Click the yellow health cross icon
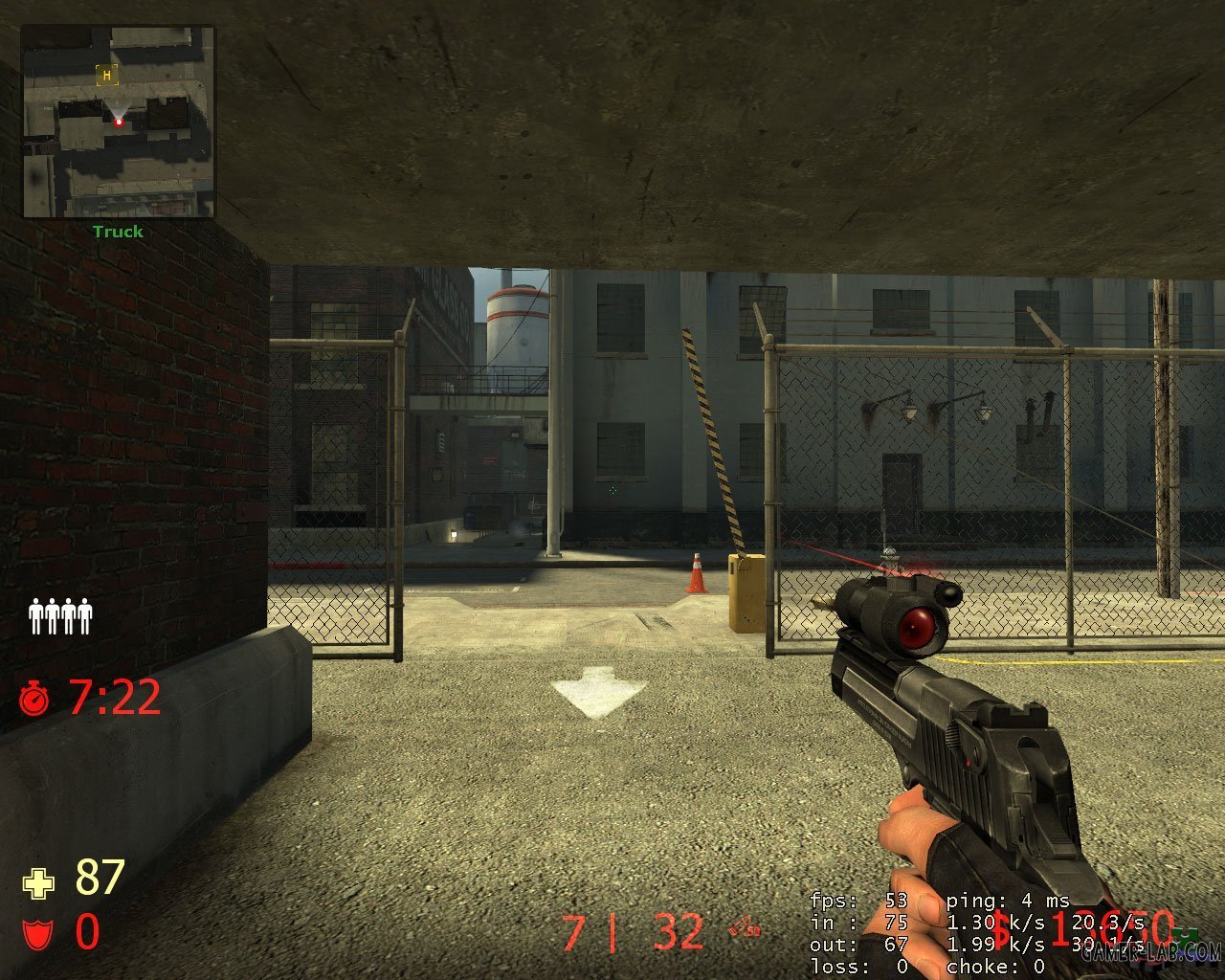The height and width of the screenshot is (980, 1225). (x=38, y=882)
